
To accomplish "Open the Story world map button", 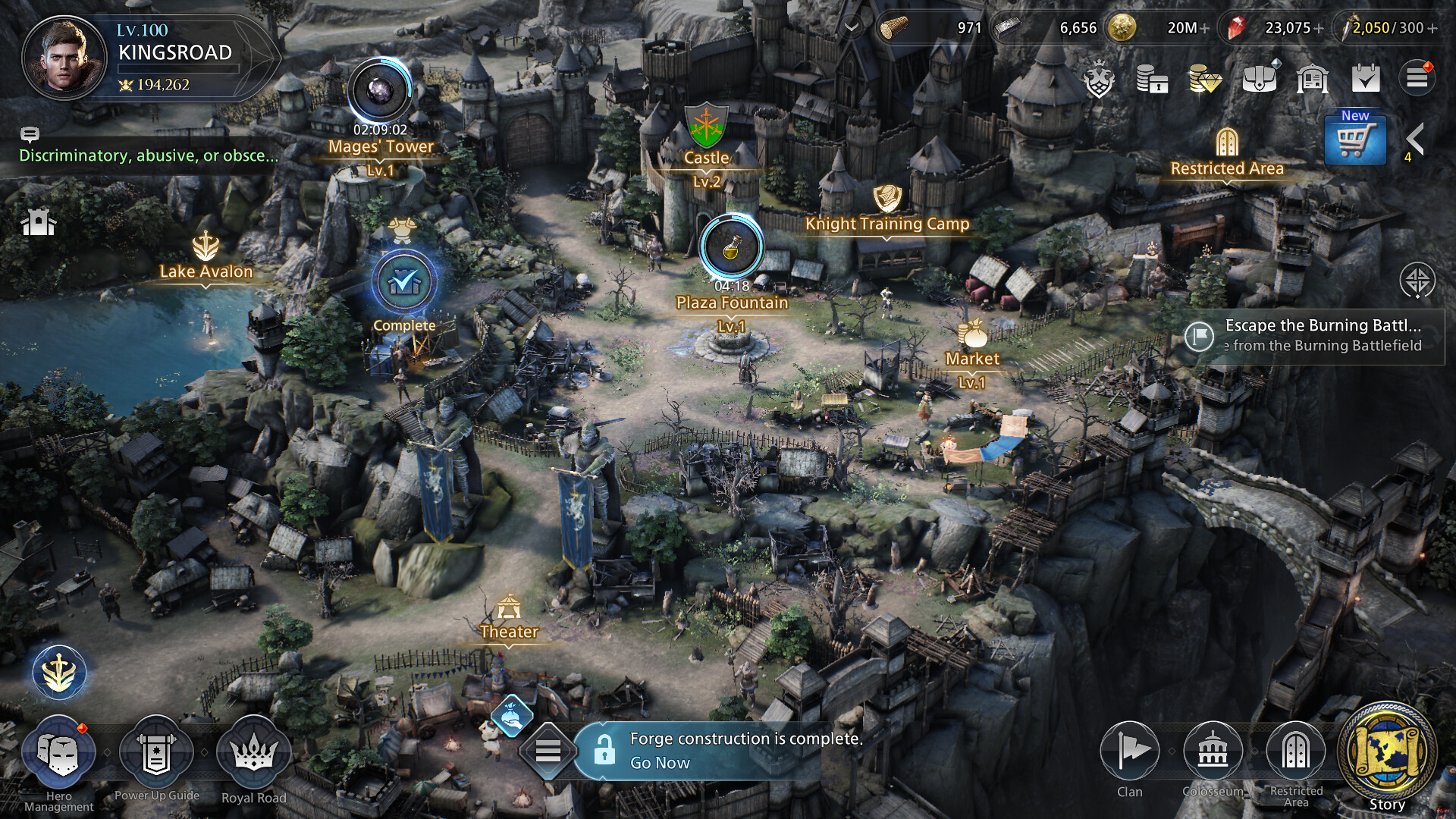I will [1386, 752].
